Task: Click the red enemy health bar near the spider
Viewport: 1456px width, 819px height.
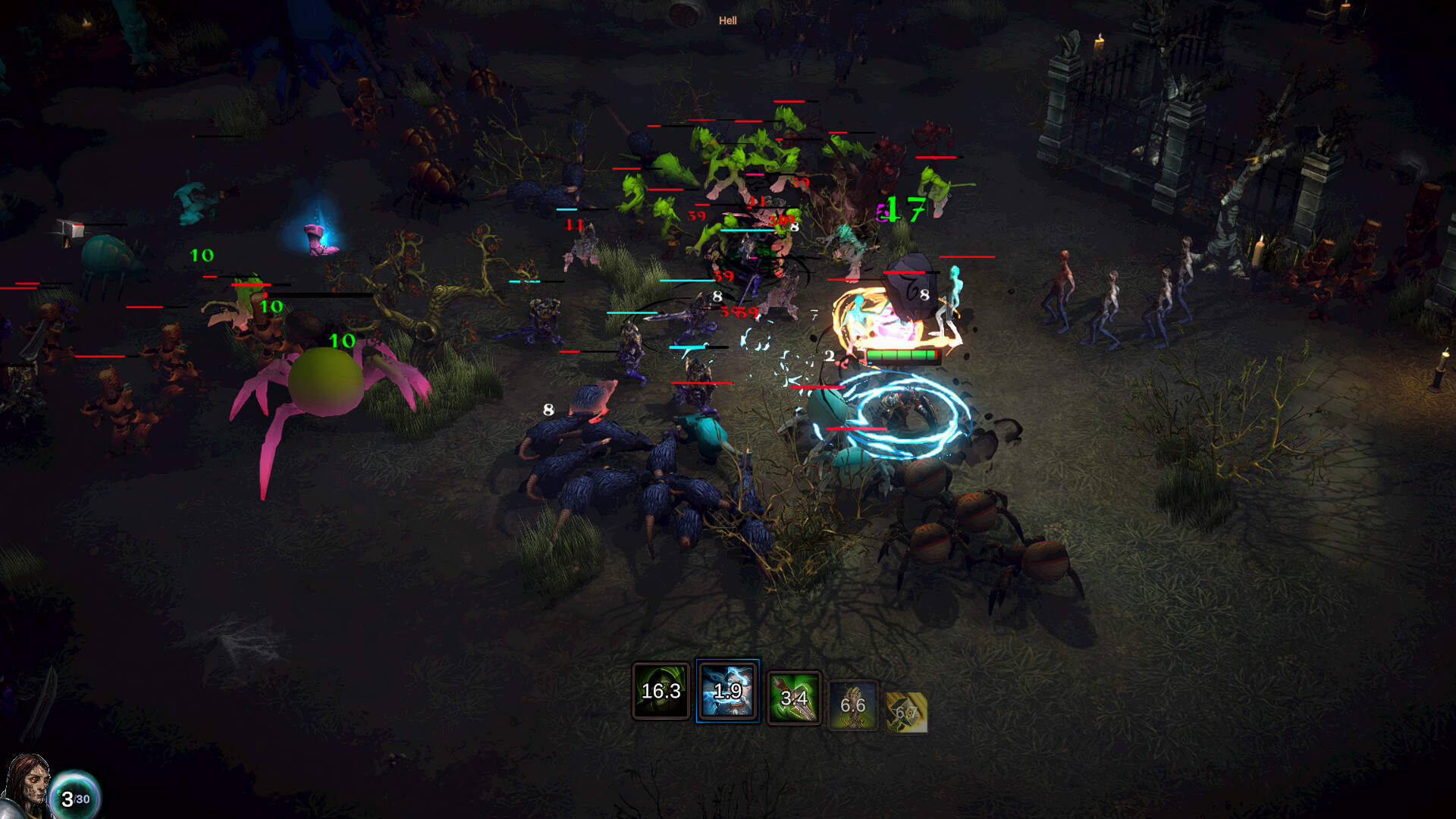Action: coord(250,284)
